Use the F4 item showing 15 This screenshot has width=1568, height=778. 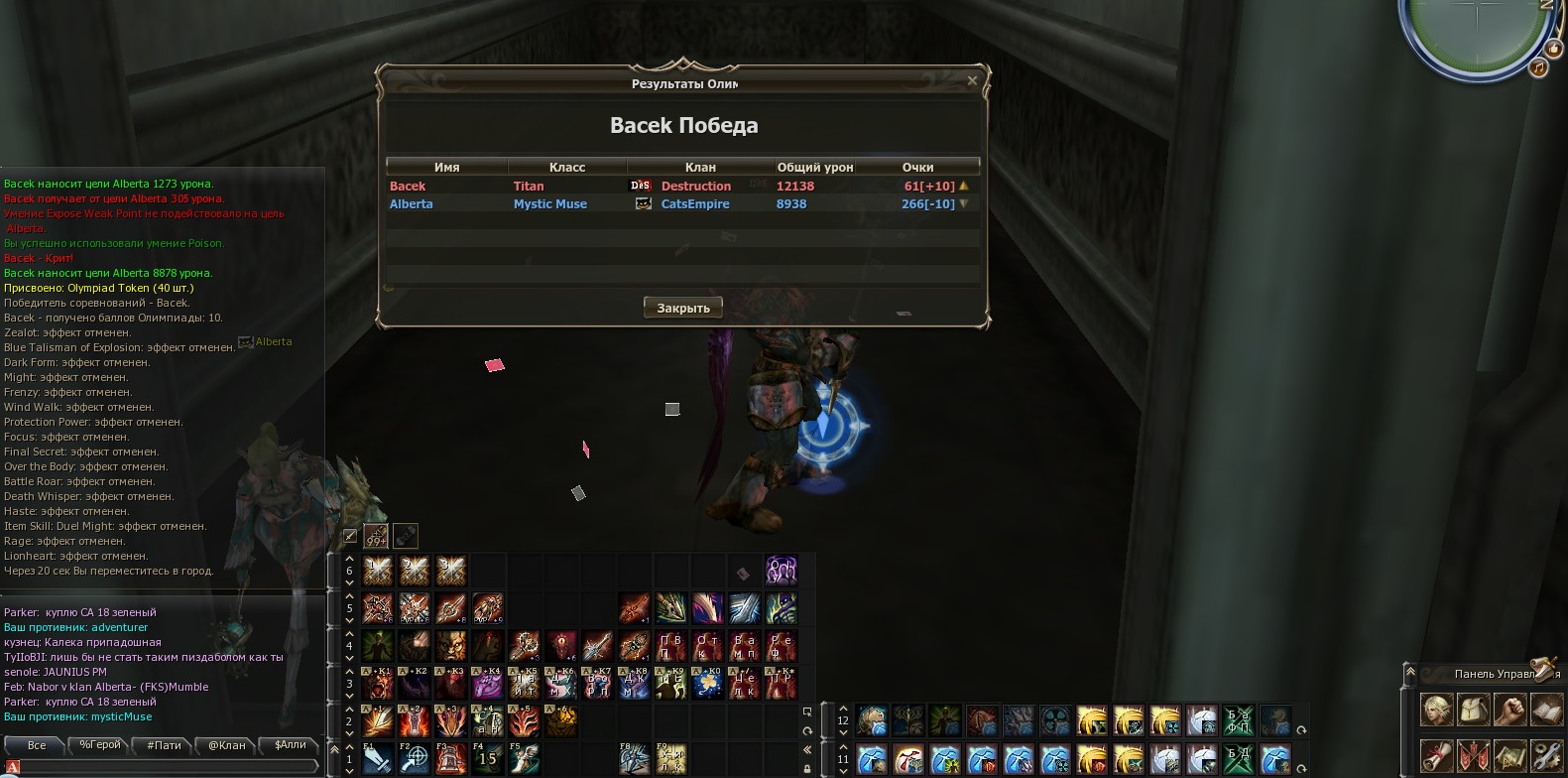click(x=487, y=759)
